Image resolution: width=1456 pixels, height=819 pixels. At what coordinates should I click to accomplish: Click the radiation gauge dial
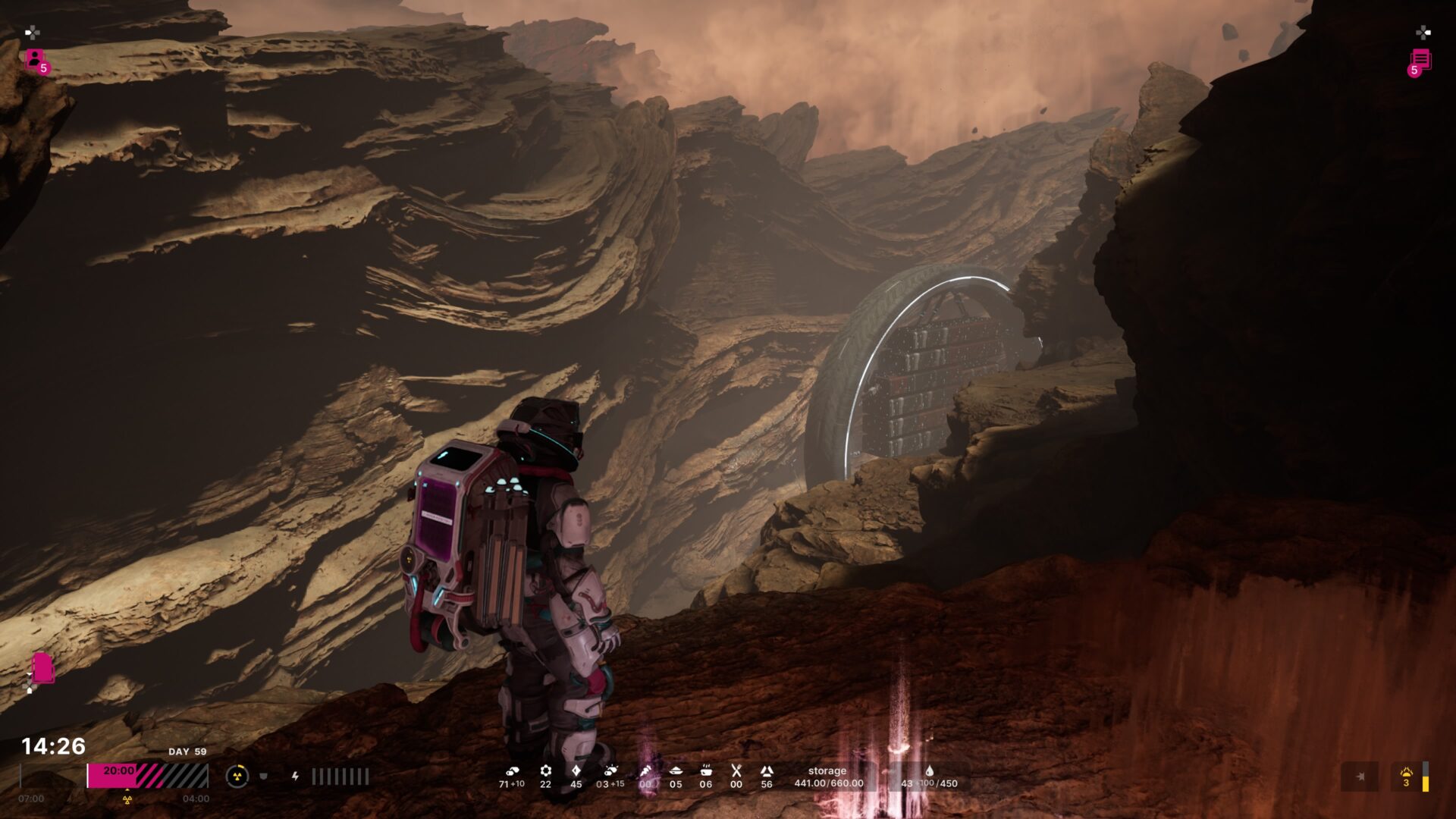click(237, 776)
